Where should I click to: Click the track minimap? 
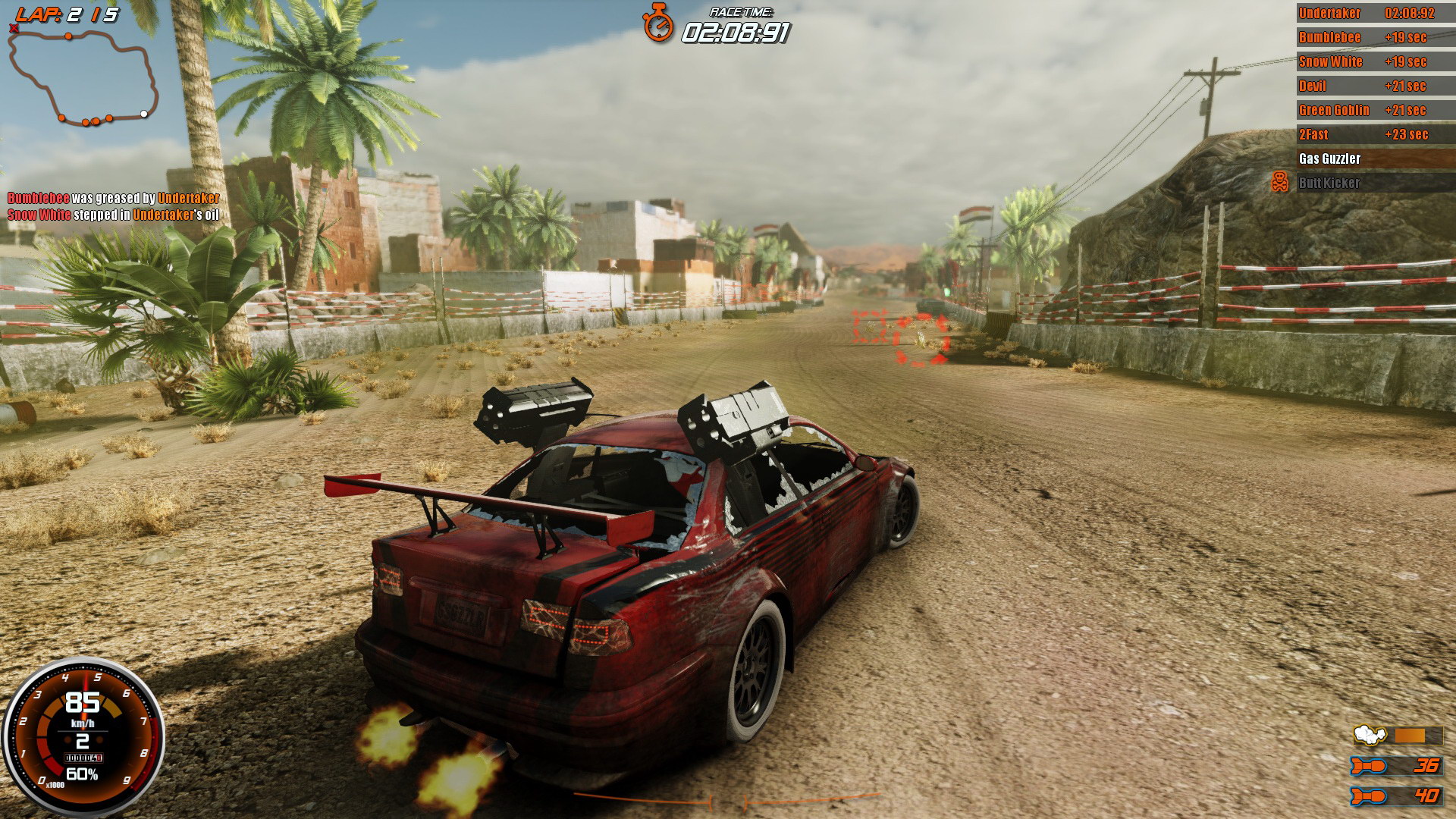click(83, 76)
